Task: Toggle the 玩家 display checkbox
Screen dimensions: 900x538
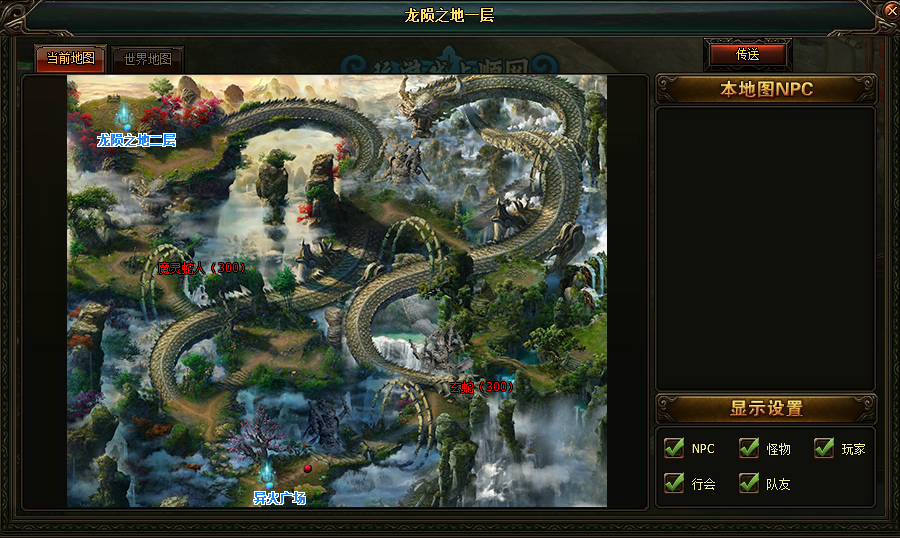Action: pyautogui.click(x=824, y=448)
